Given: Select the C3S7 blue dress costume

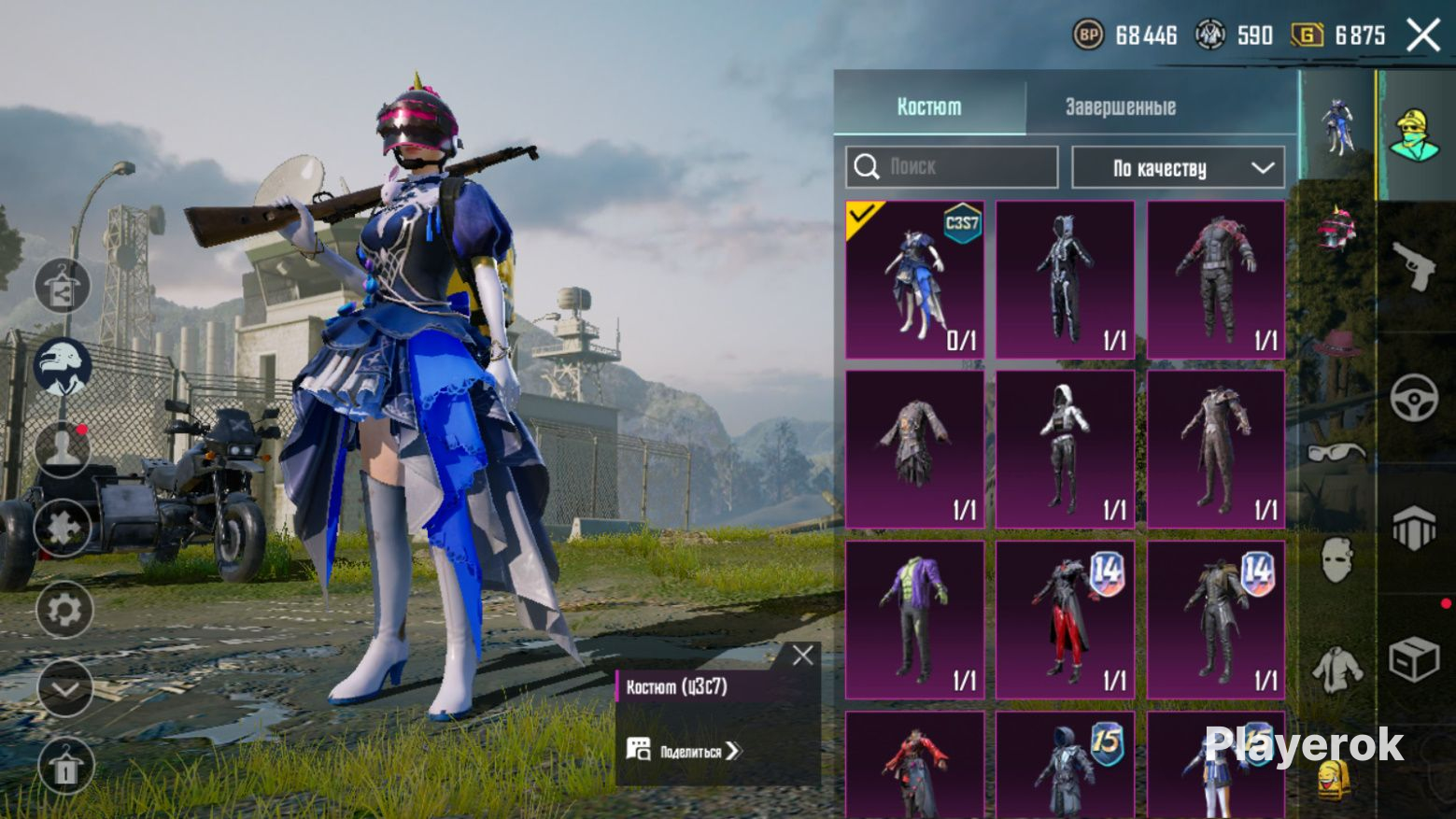Looking at the screenshot, I should 914,280.
